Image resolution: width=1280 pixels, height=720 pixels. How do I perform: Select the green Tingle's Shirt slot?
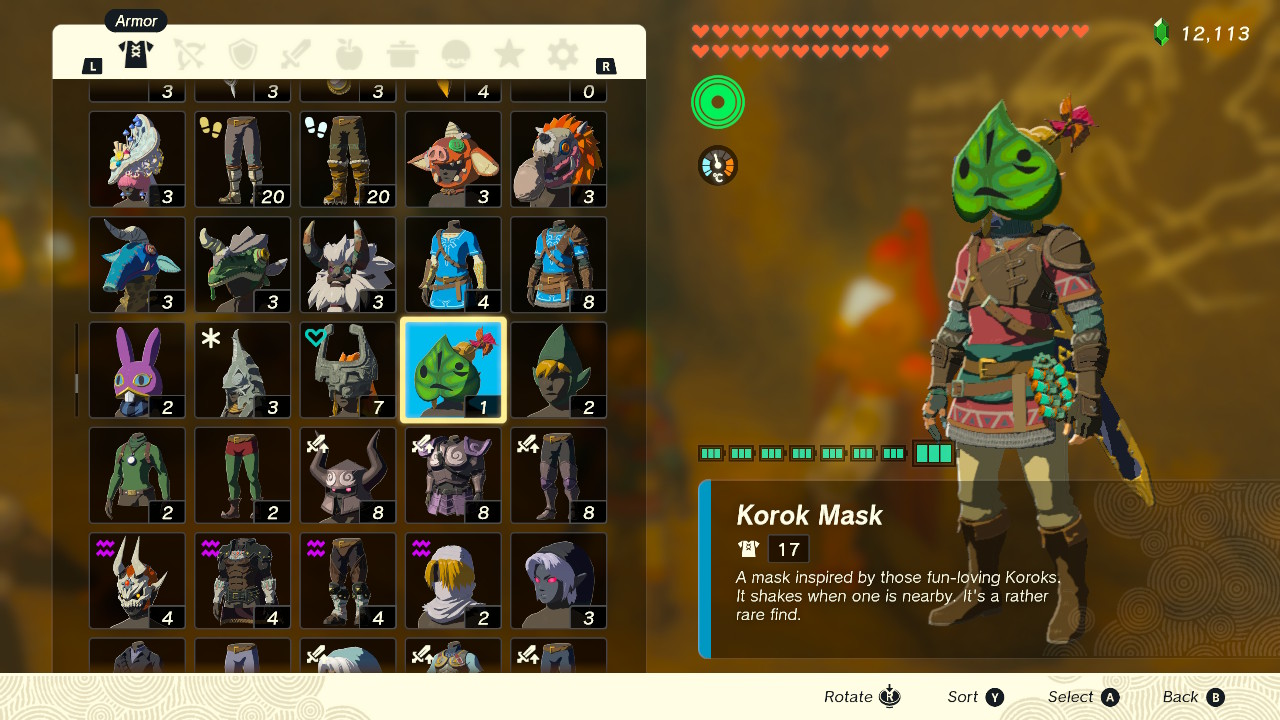(x=137, y=476)
